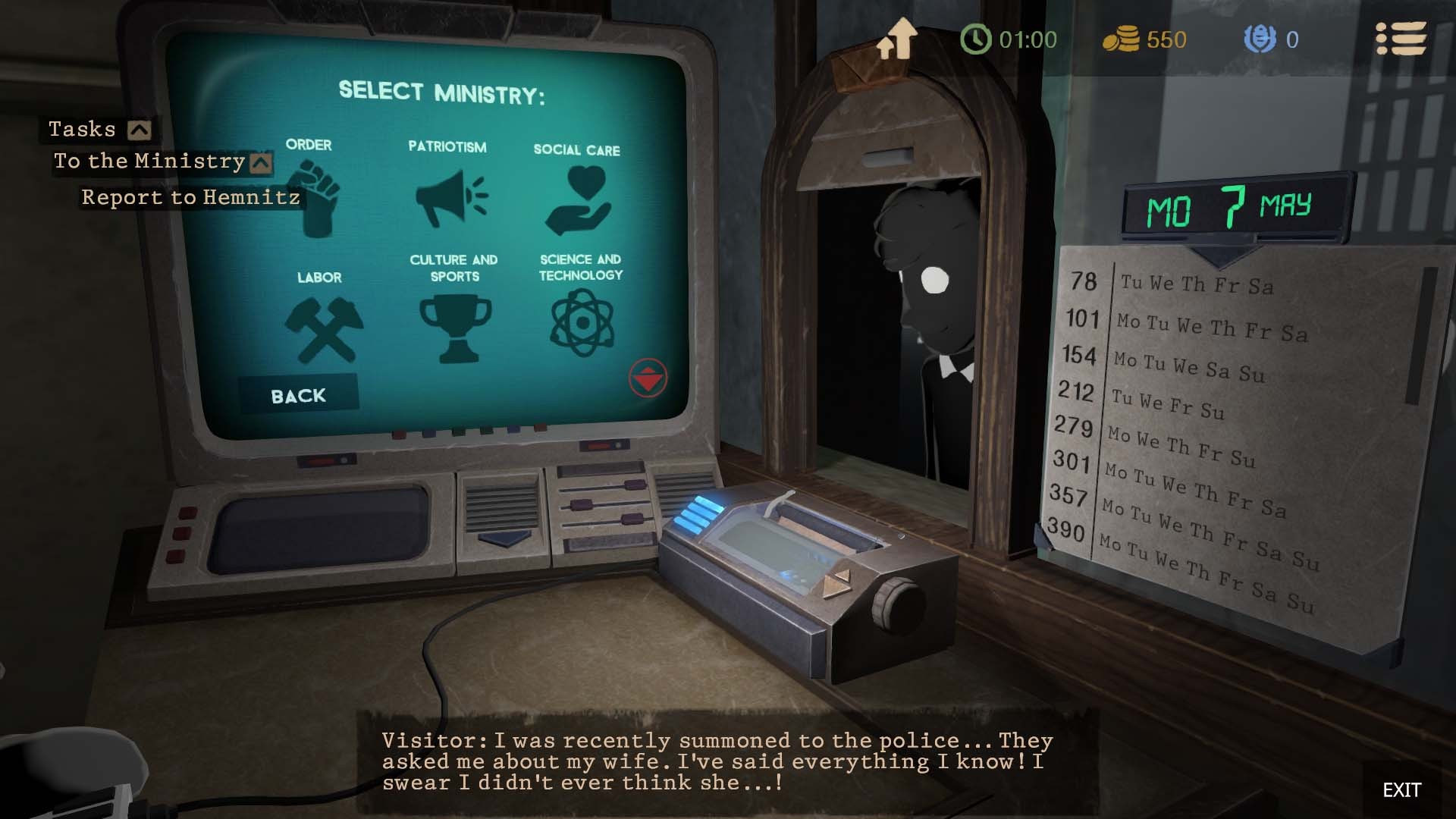Click visitor number 154 on the schedule
The height and width of the screenshot is (819, 1456).
coord(1080,356)
